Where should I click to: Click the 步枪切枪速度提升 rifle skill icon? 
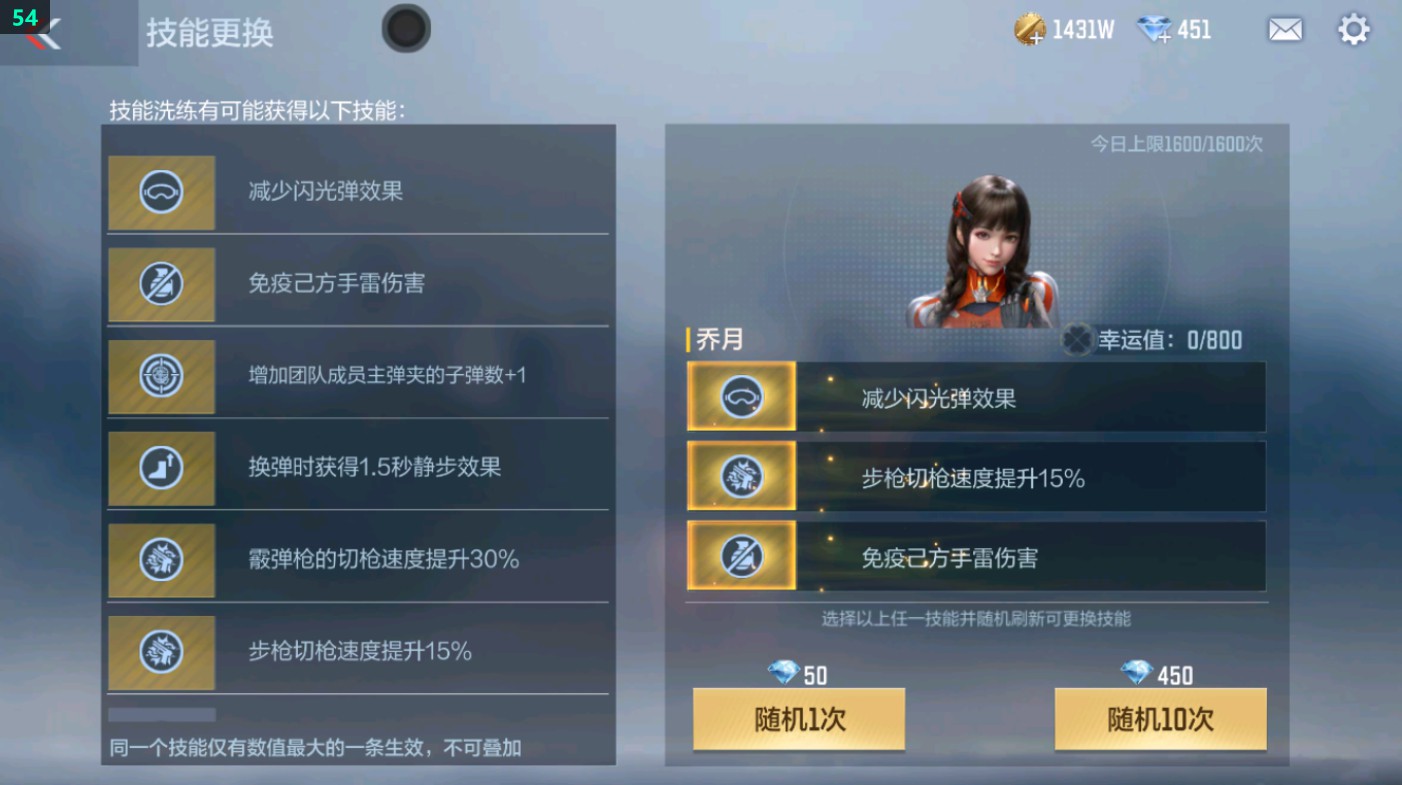(x=161, y=652)
